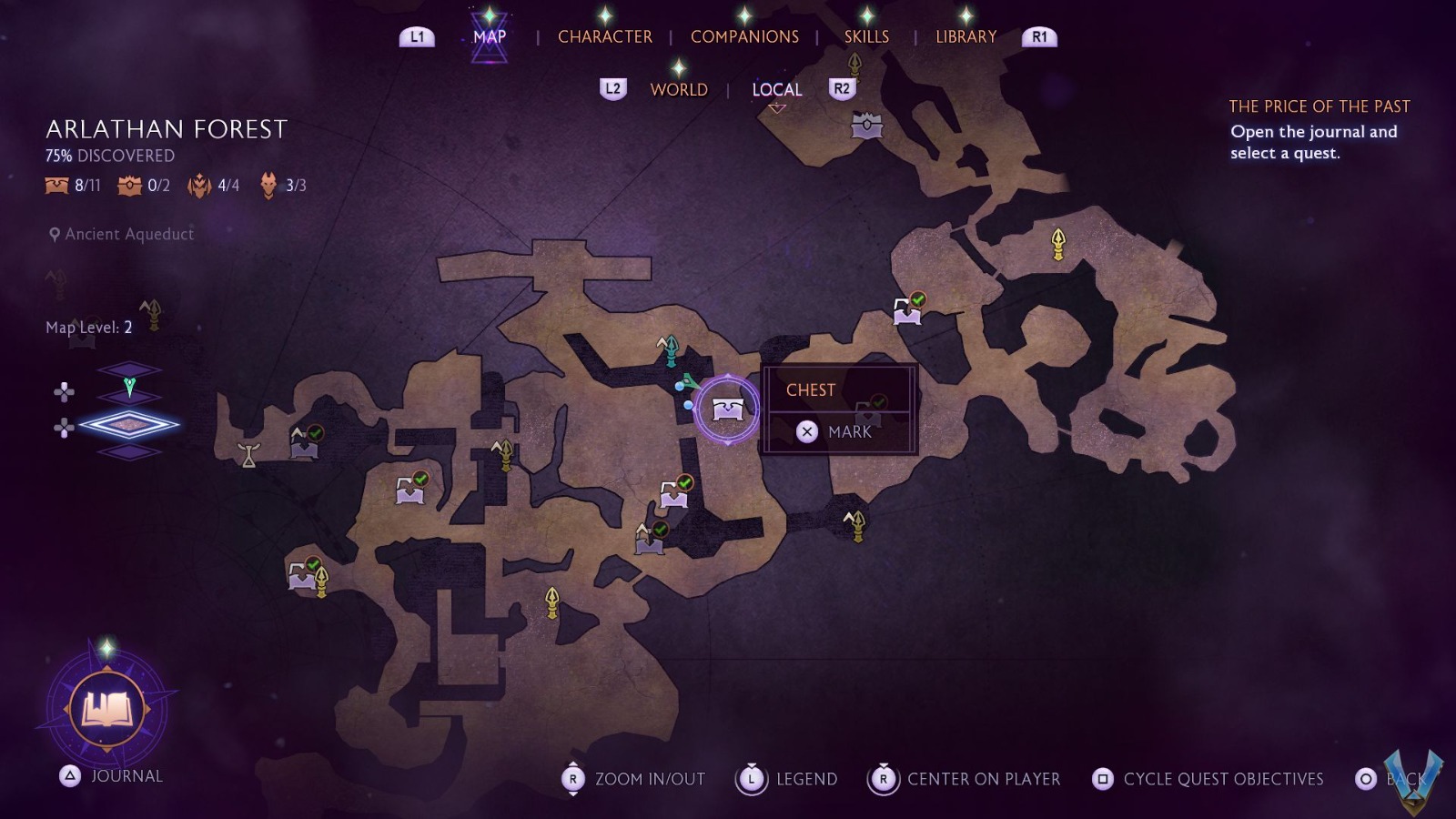Select the hourglass marker at the map's west edge
Image resolution: width=1456 pixels, height=819 pixels.
[x=248, y=454]
